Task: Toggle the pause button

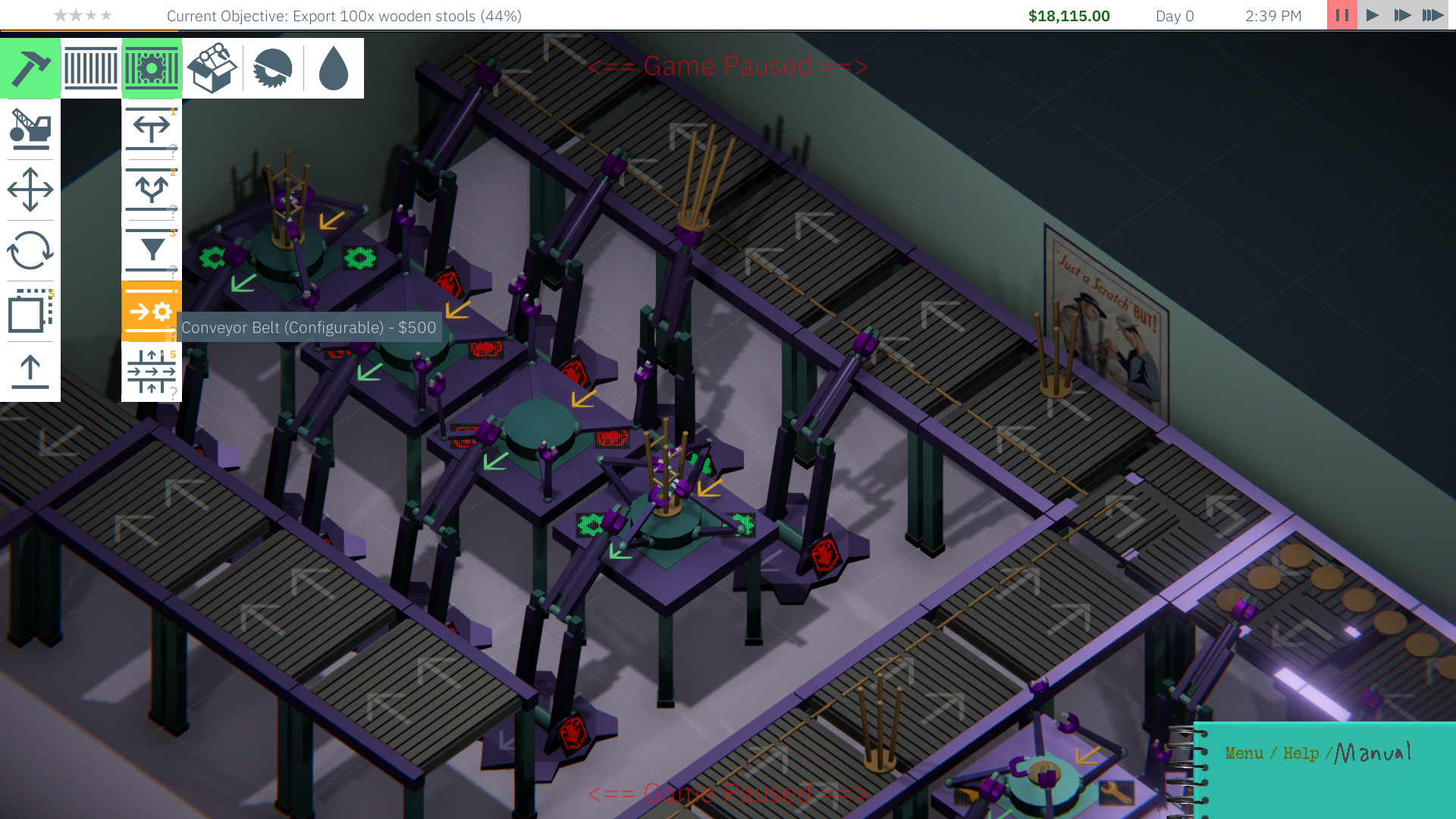Action: pos(1341,15)
